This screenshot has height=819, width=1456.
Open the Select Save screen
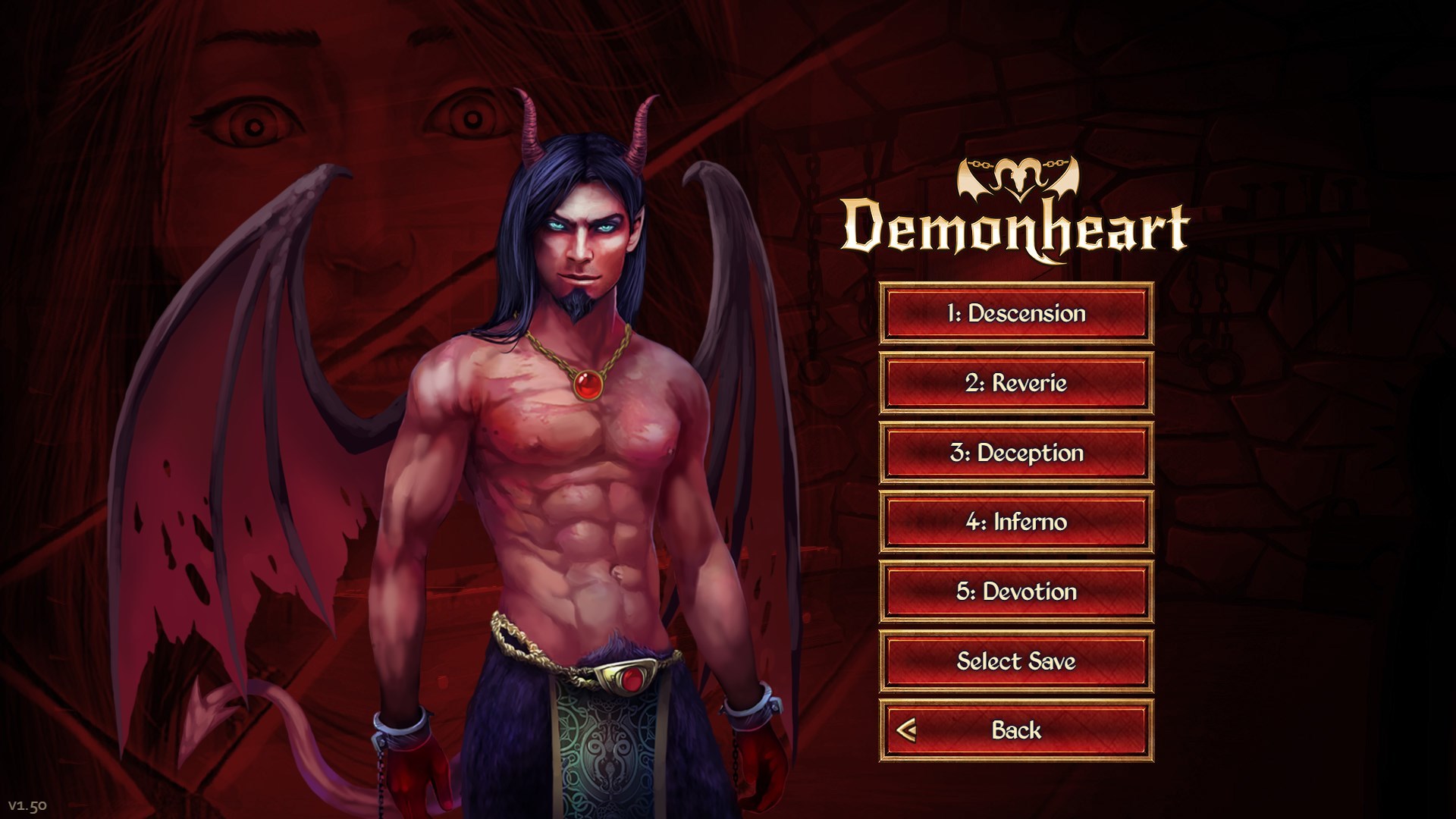[1016, 661]
